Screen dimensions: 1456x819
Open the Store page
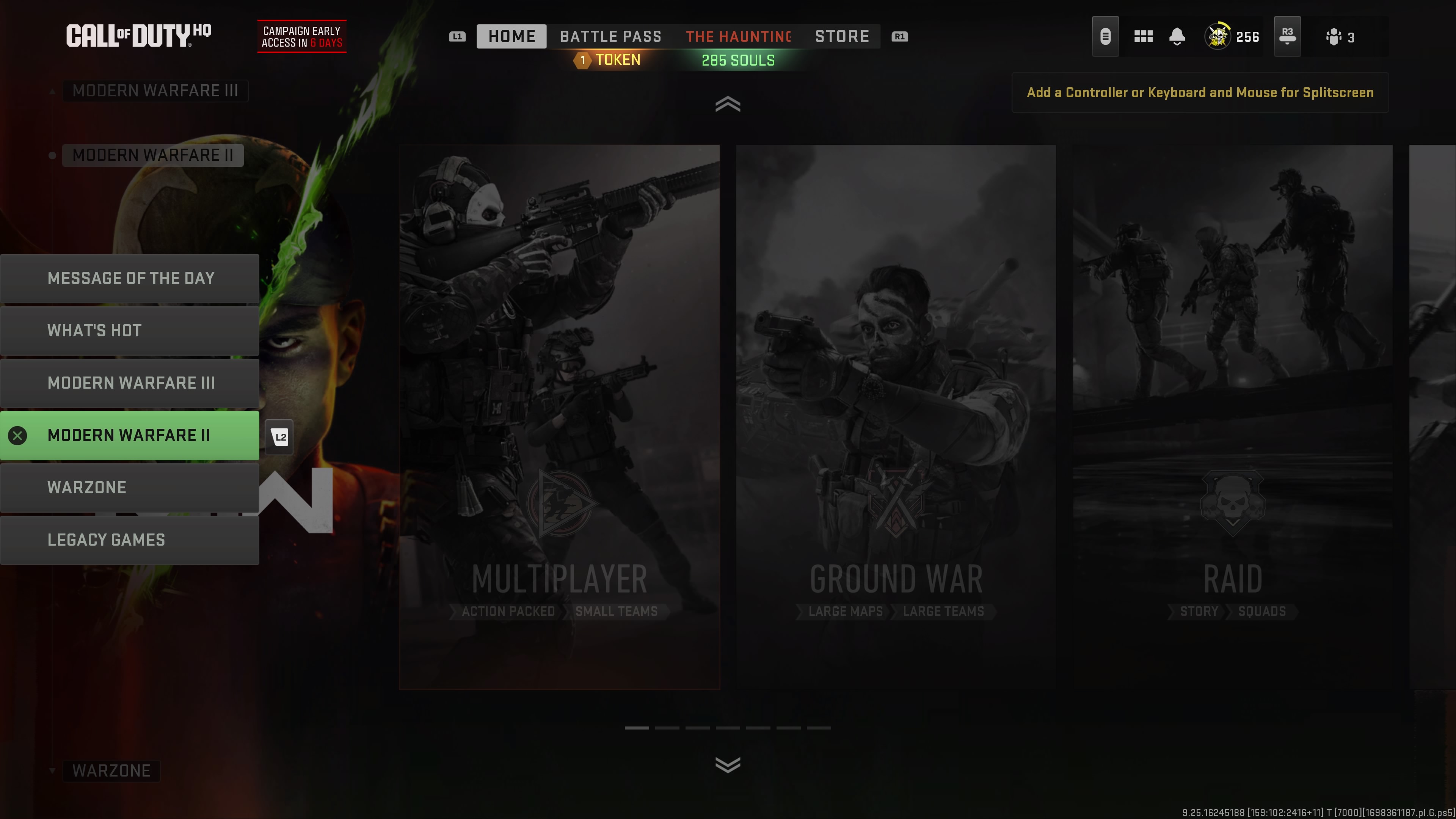[842, 36]
